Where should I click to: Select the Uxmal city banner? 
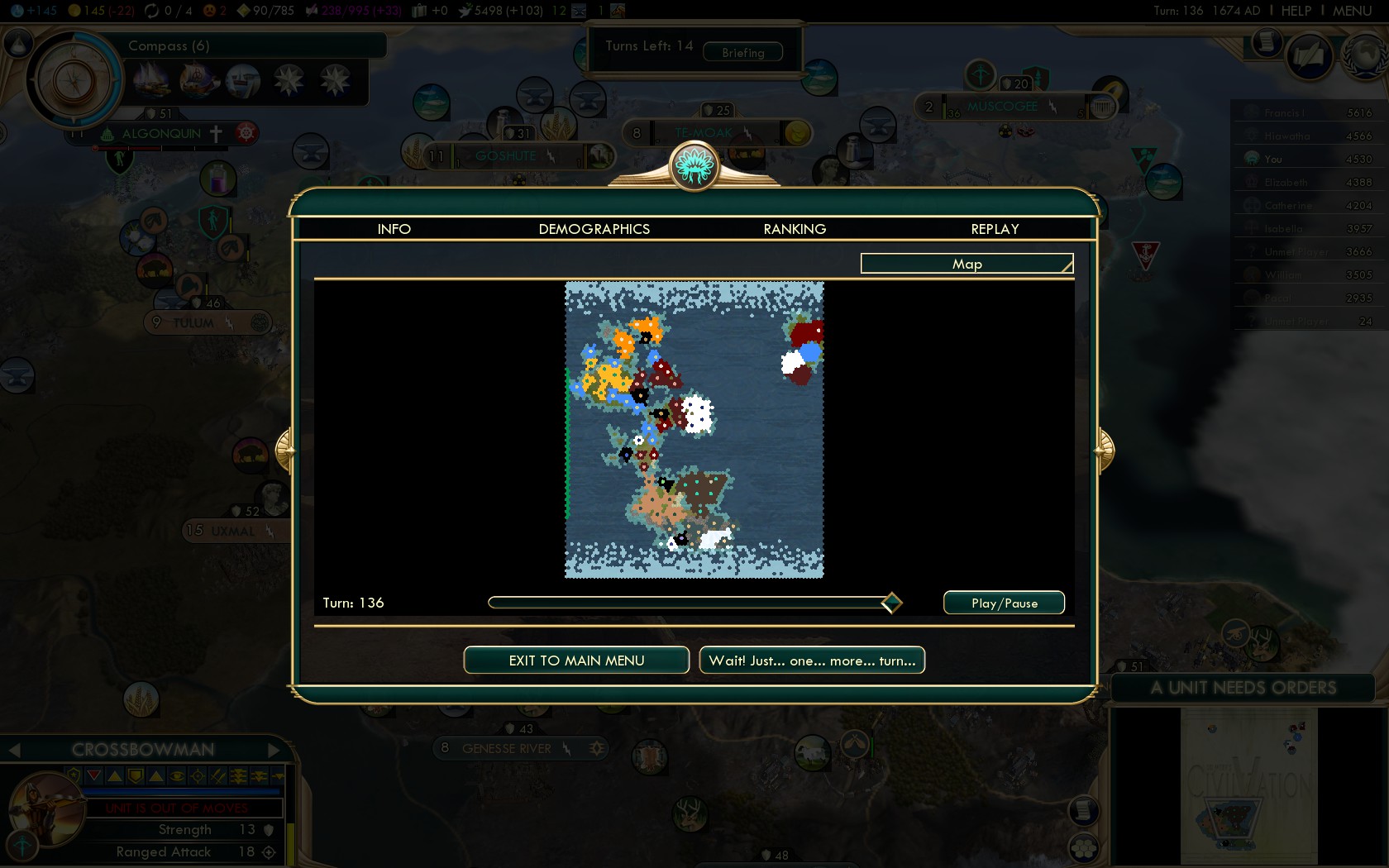(x=231, y=531)
